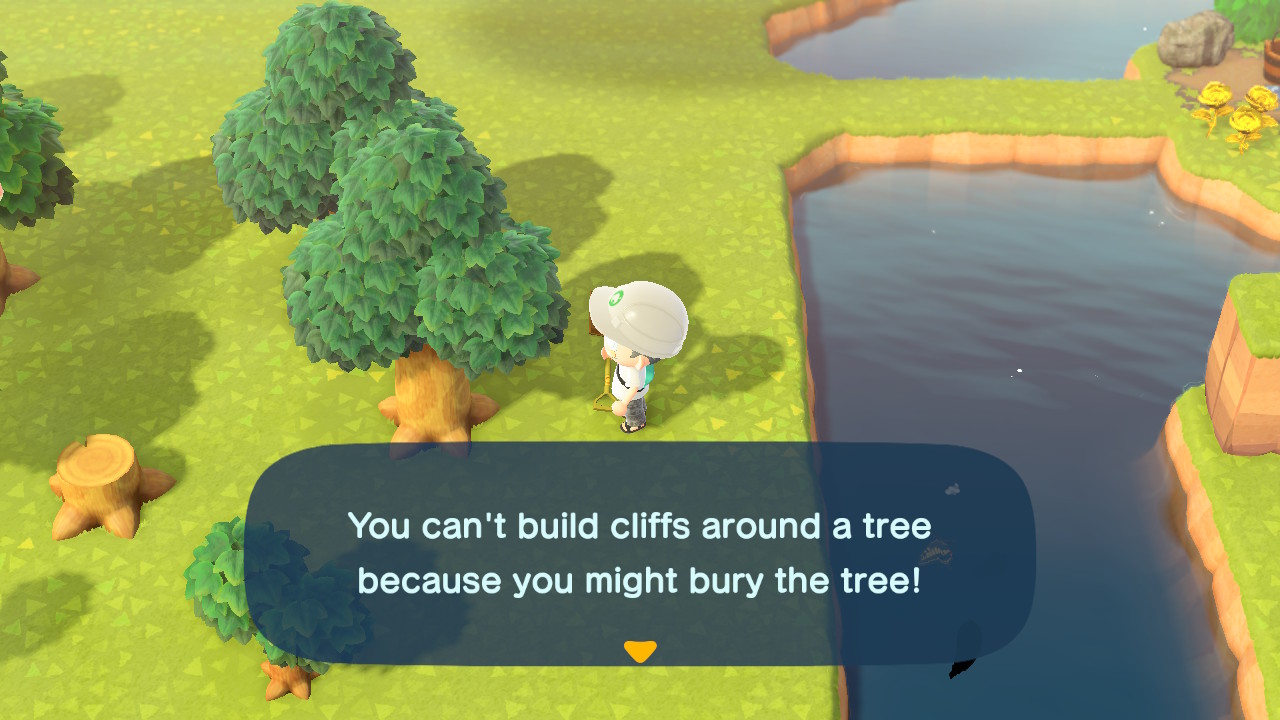Click the word 'cliffs' in the dialog text
This screenshot has height=720, width=1280.
tap(650, 526)
